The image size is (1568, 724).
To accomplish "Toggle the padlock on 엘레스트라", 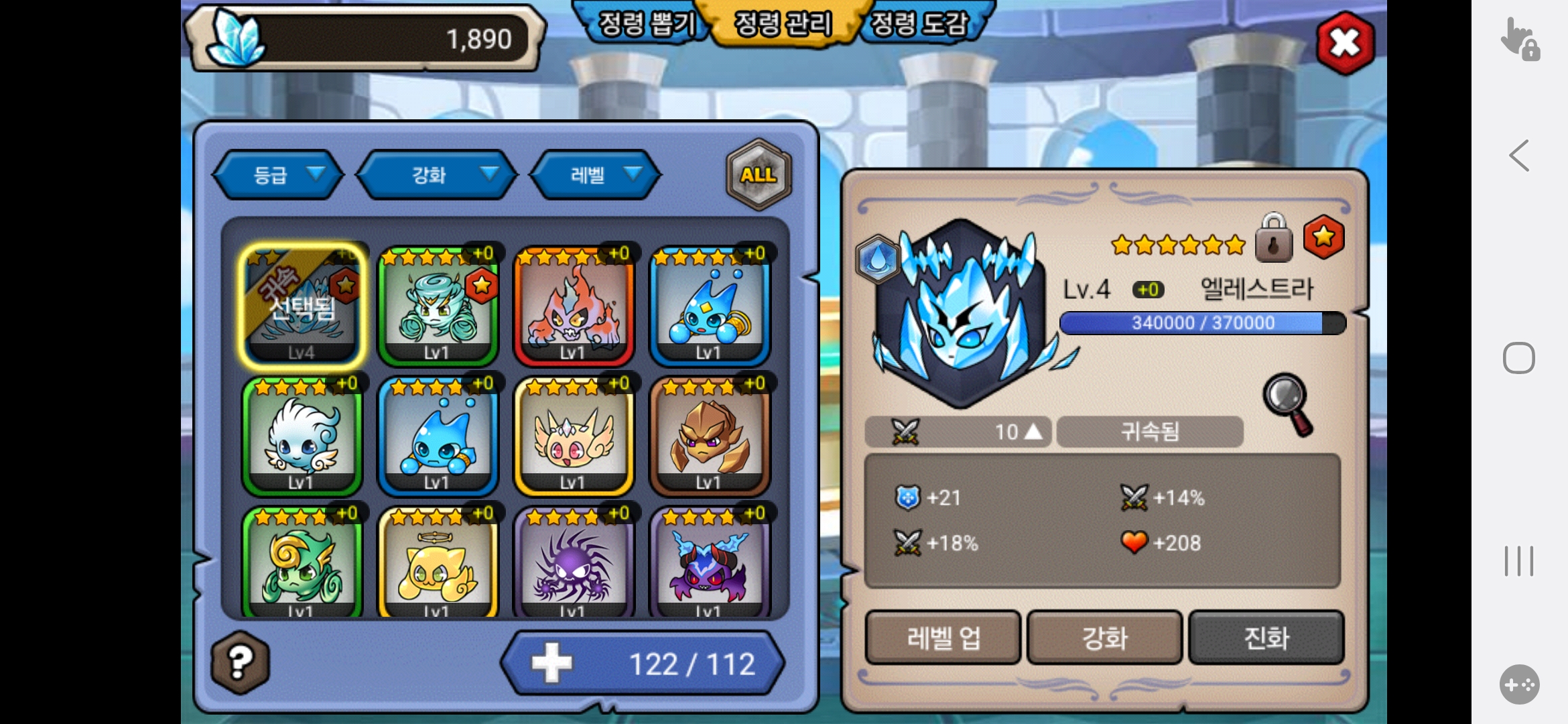I will (x=1273, y=238).
